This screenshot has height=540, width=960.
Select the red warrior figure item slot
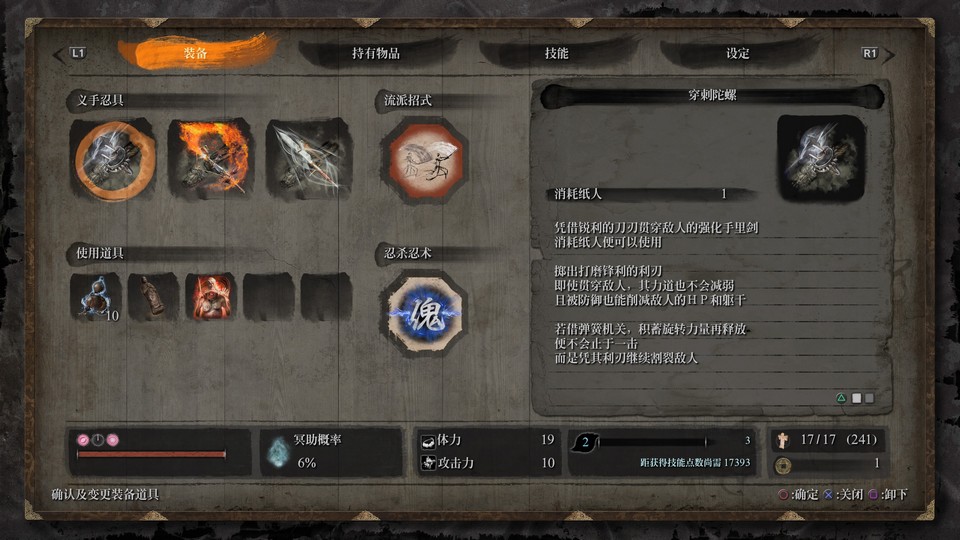210,297
